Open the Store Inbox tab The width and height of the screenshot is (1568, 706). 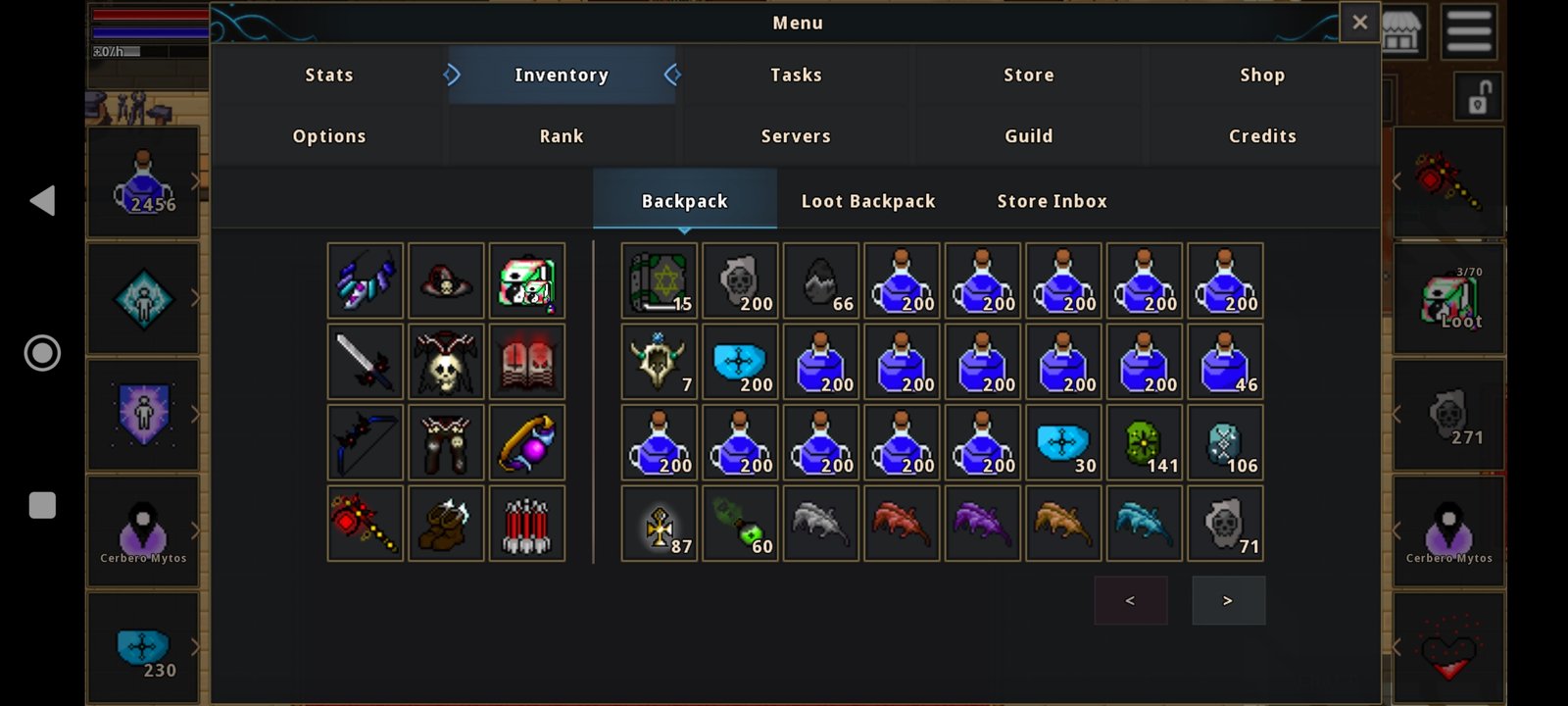[x=1052, y=201]
